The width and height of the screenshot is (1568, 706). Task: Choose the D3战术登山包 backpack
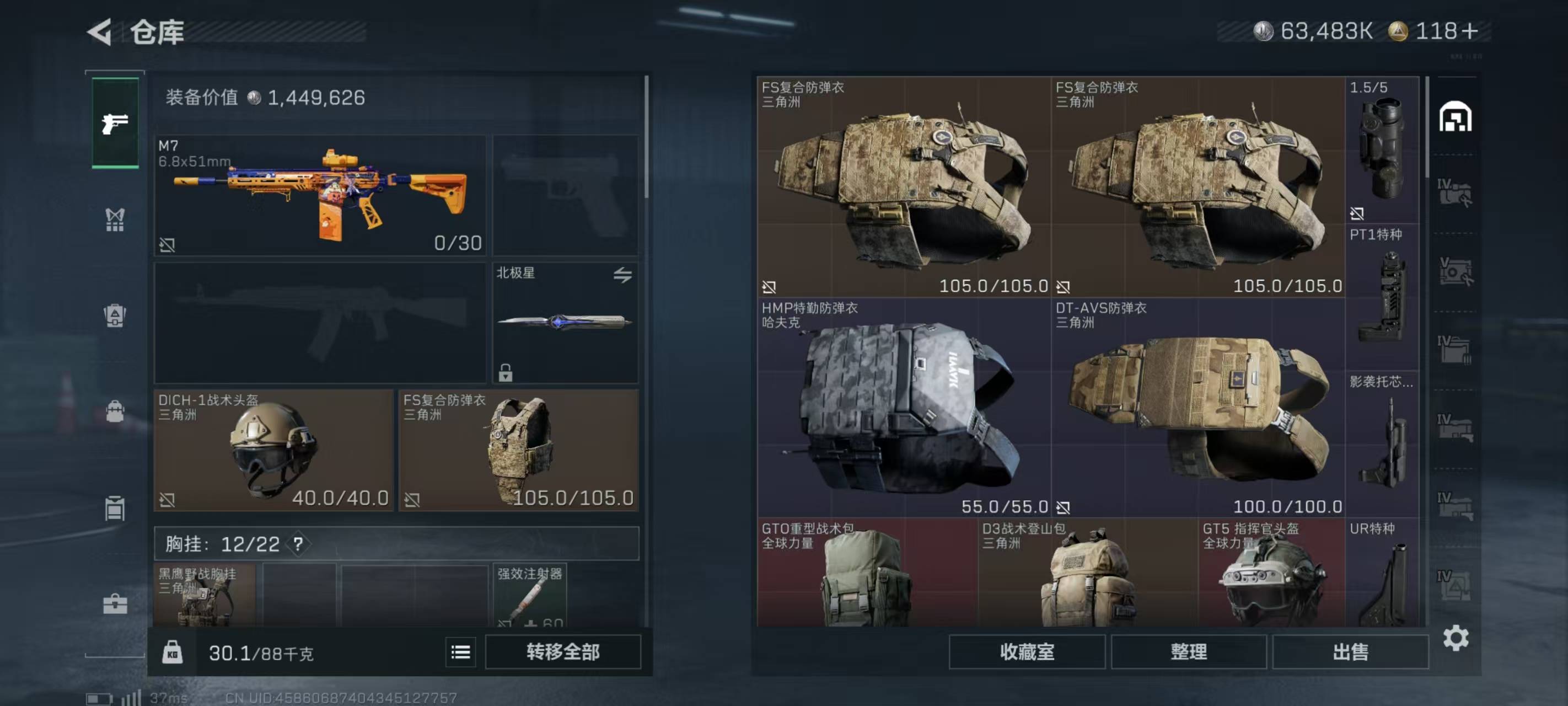point(1088,573)
